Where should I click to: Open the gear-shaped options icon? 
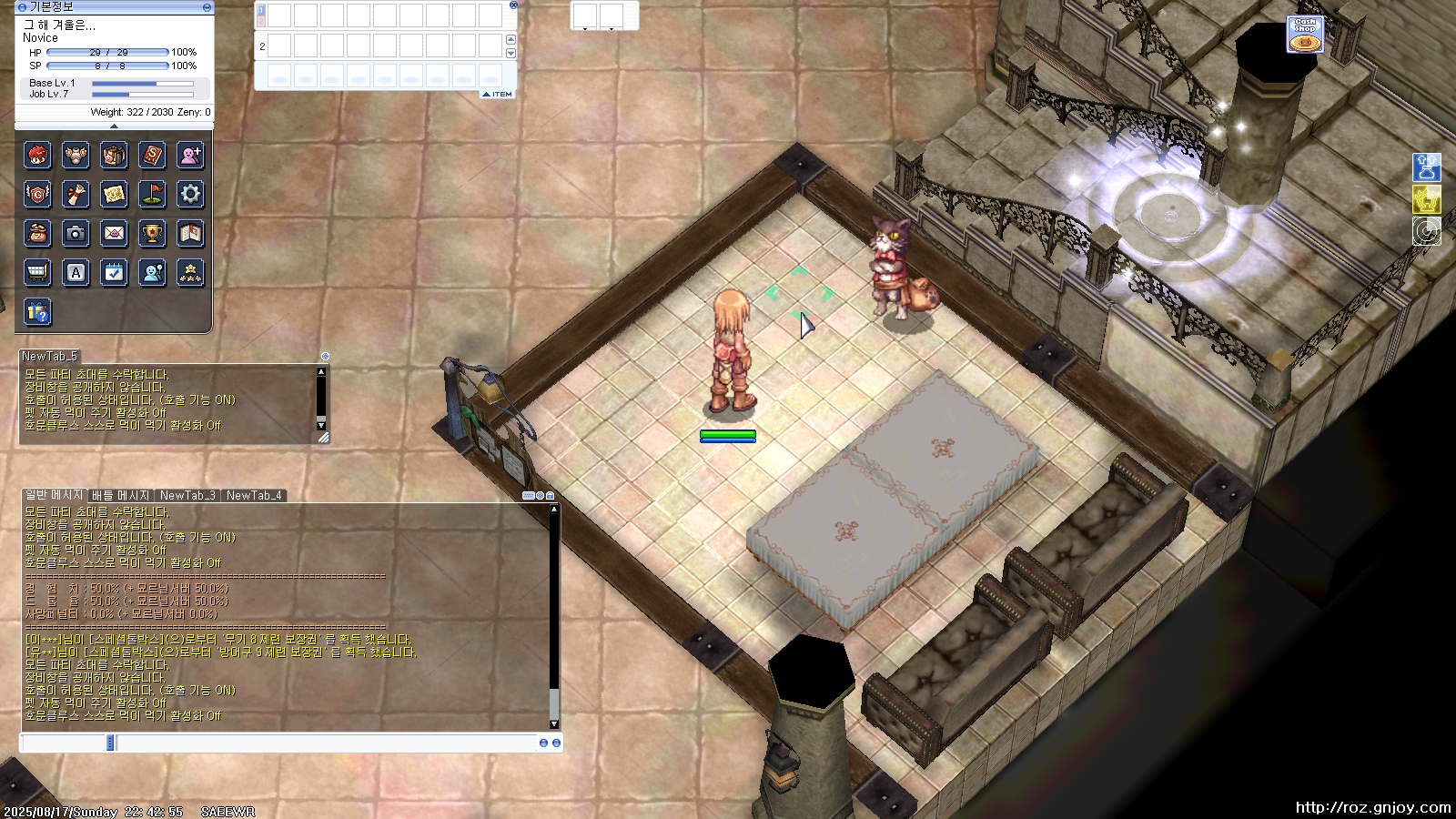(190, 194)
